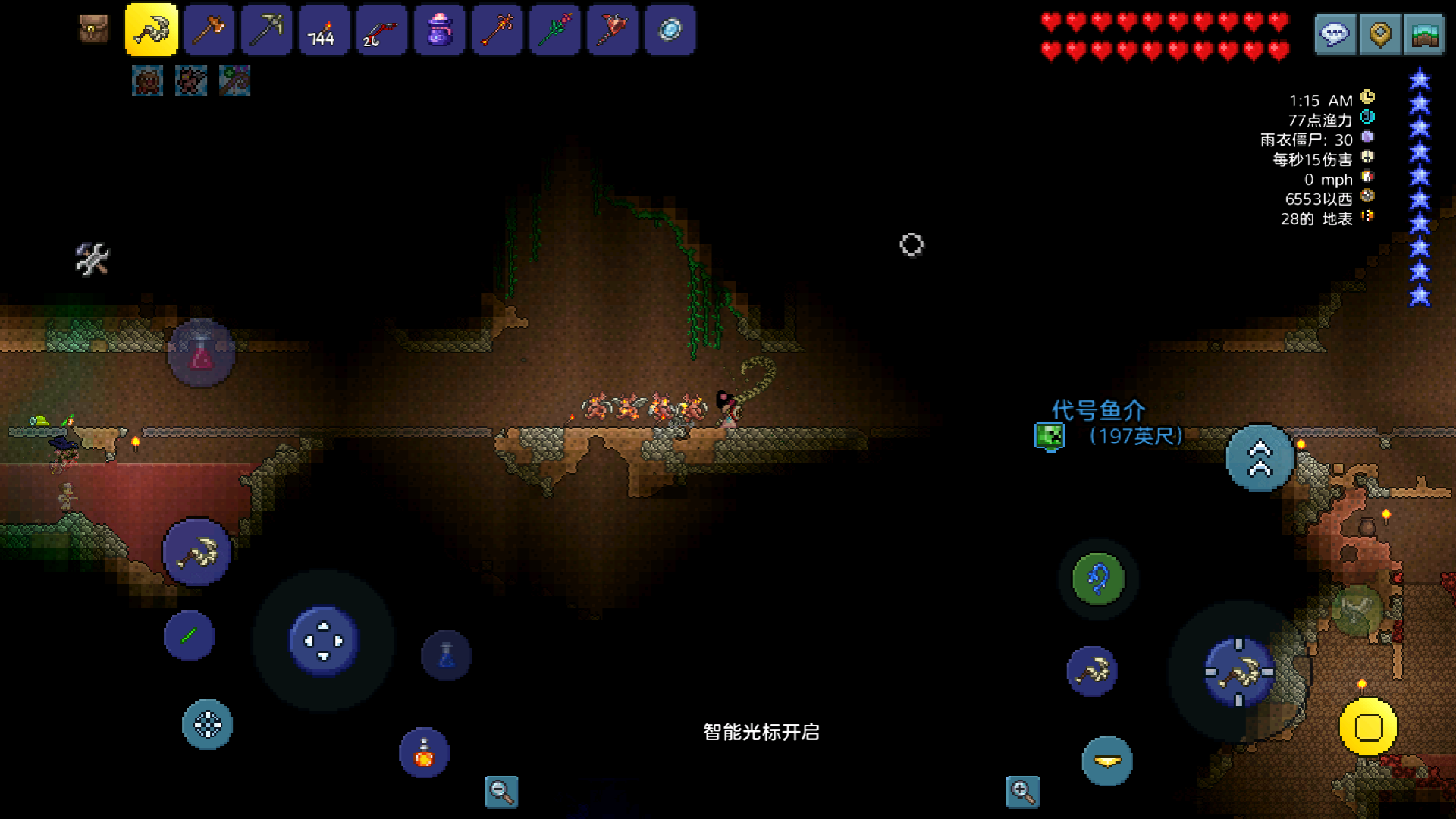1456x819 pixels.
Task: Choose the copper hammer hotbar slot
Action: (x=209, y=30)
